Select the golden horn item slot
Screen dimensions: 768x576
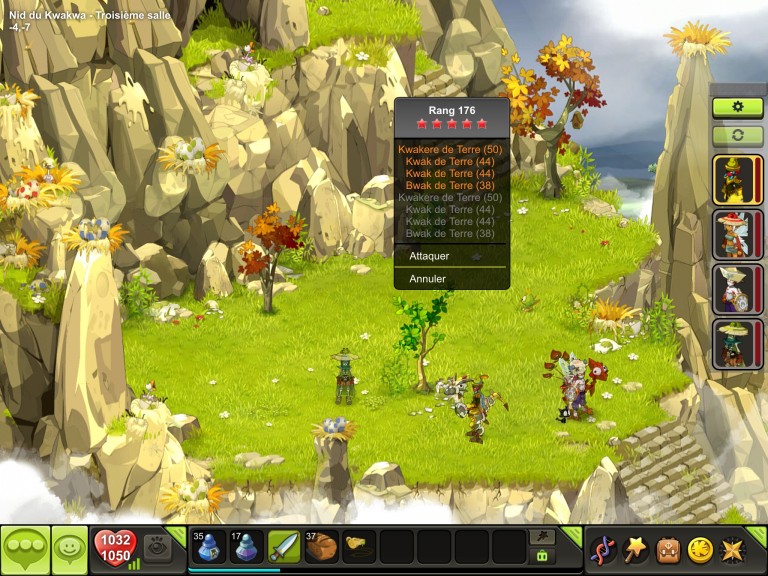(x=358, y=547)
